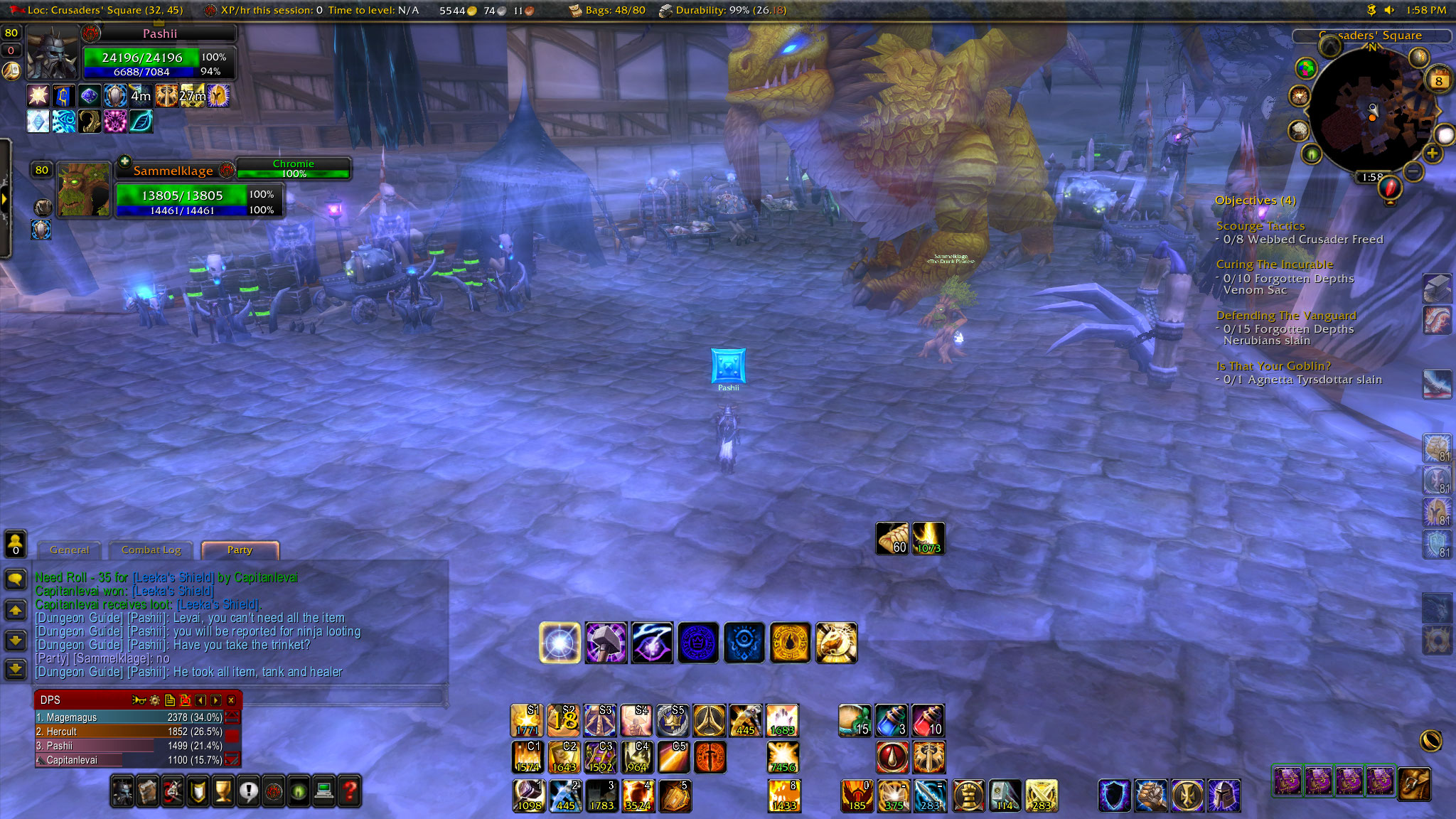Open the Is That Your Goblin? quest
1456x819 pixels.
(x=1273, y=366)
